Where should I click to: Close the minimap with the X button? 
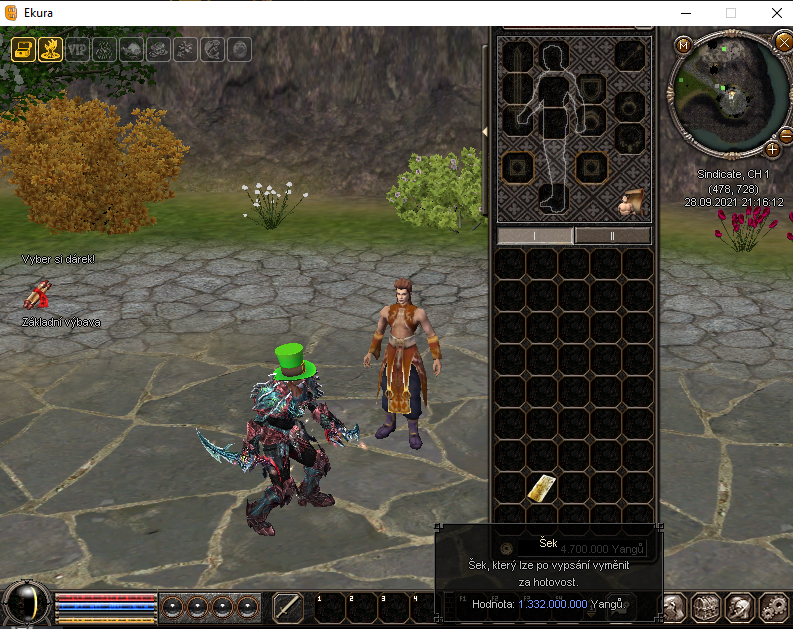[x=783, y=41]
